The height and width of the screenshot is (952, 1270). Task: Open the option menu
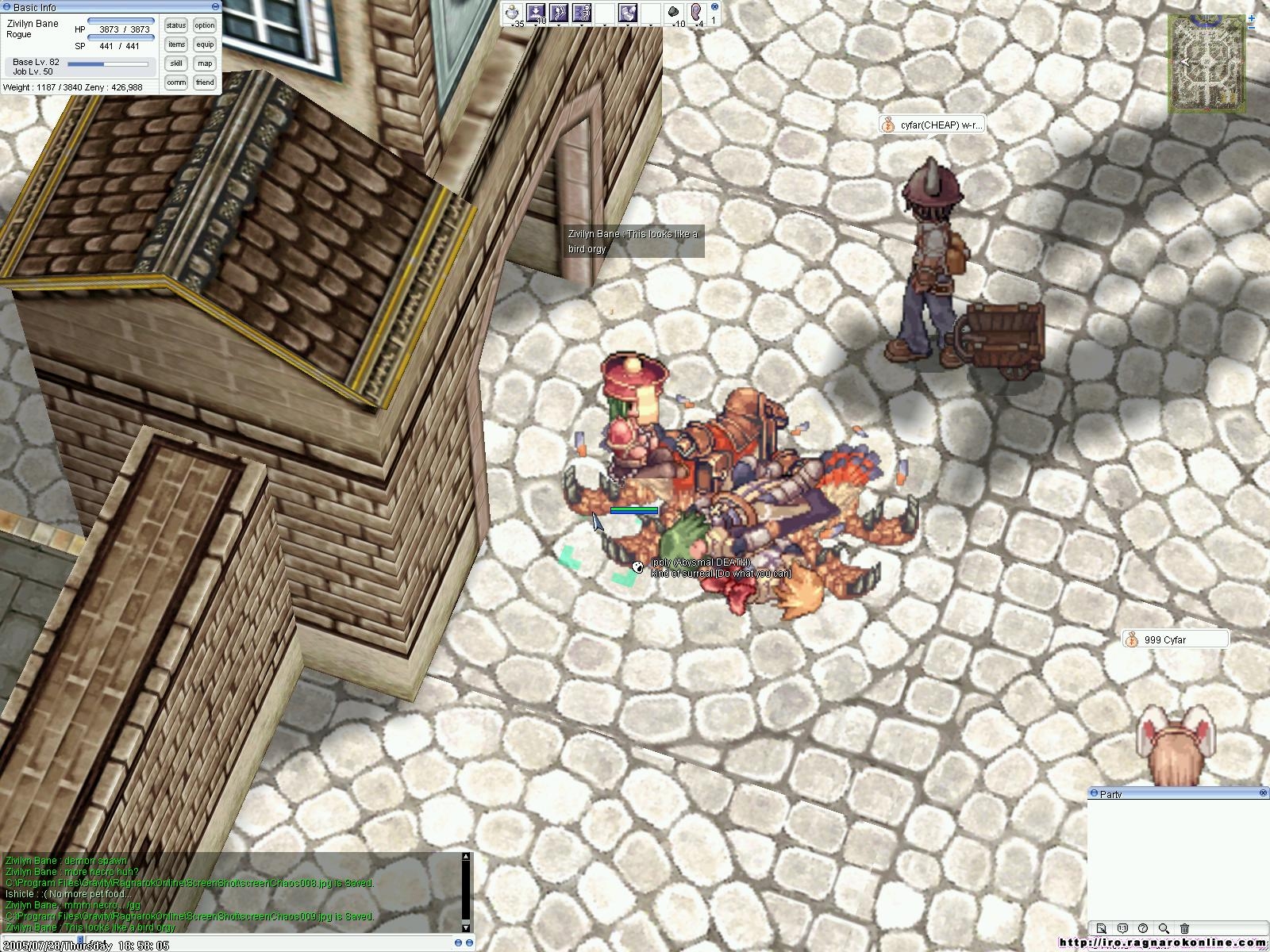point(205,25)
